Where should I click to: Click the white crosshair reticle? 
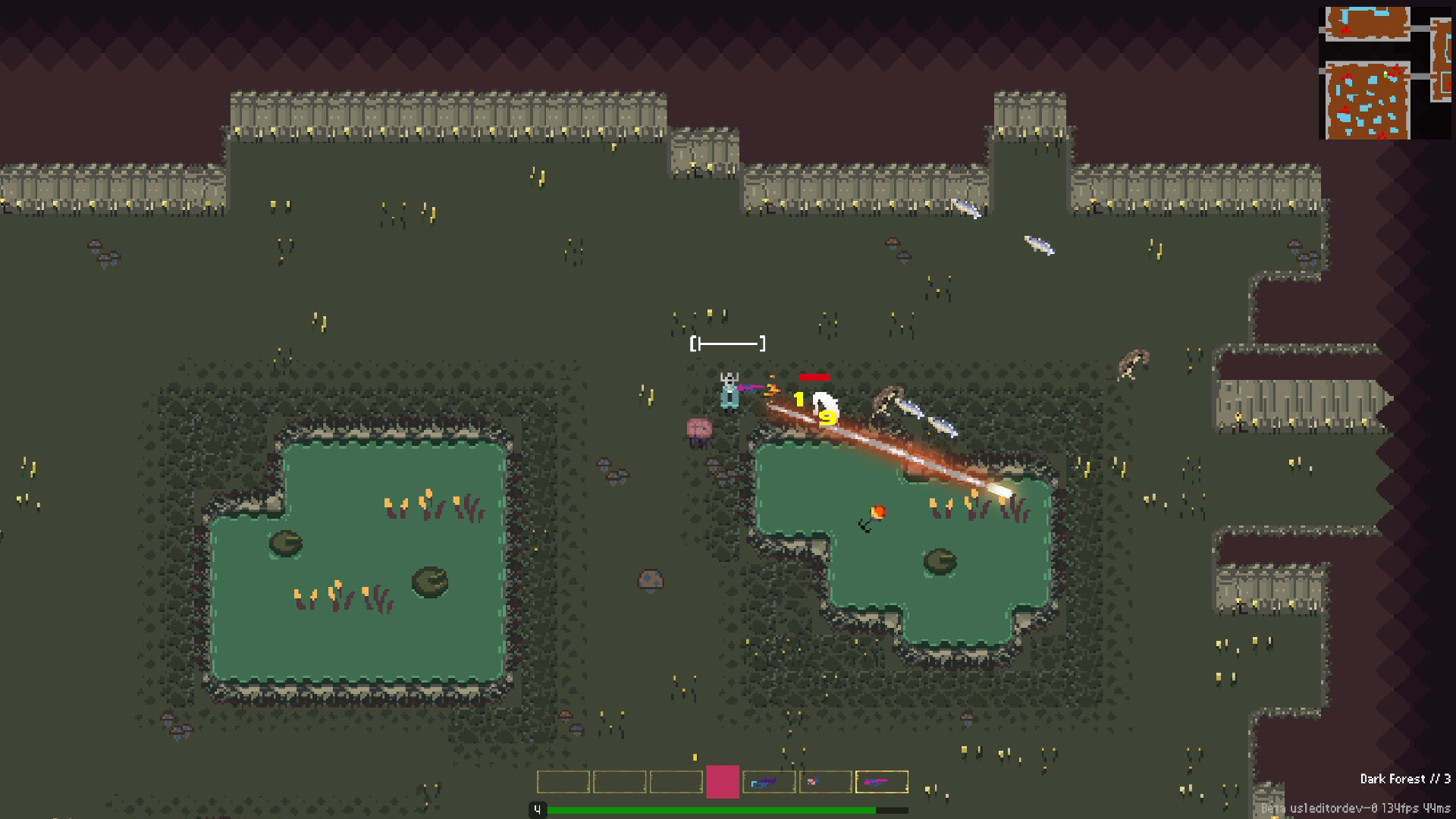pos(728,343)
